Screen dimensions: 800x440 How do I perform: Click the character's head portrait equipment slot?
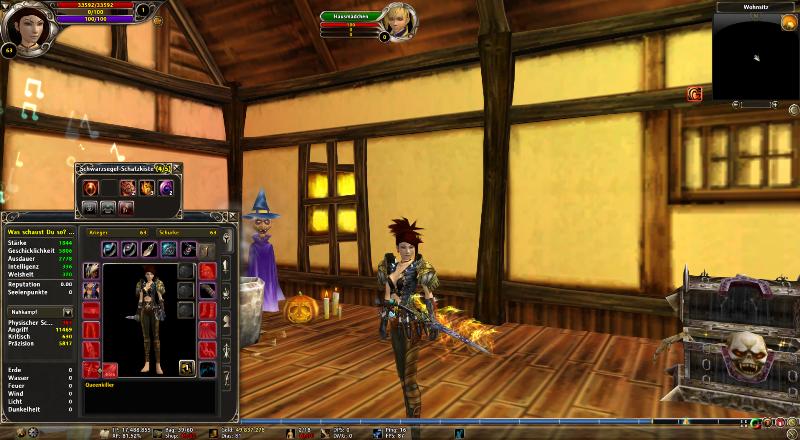click(x=92, y=271)
